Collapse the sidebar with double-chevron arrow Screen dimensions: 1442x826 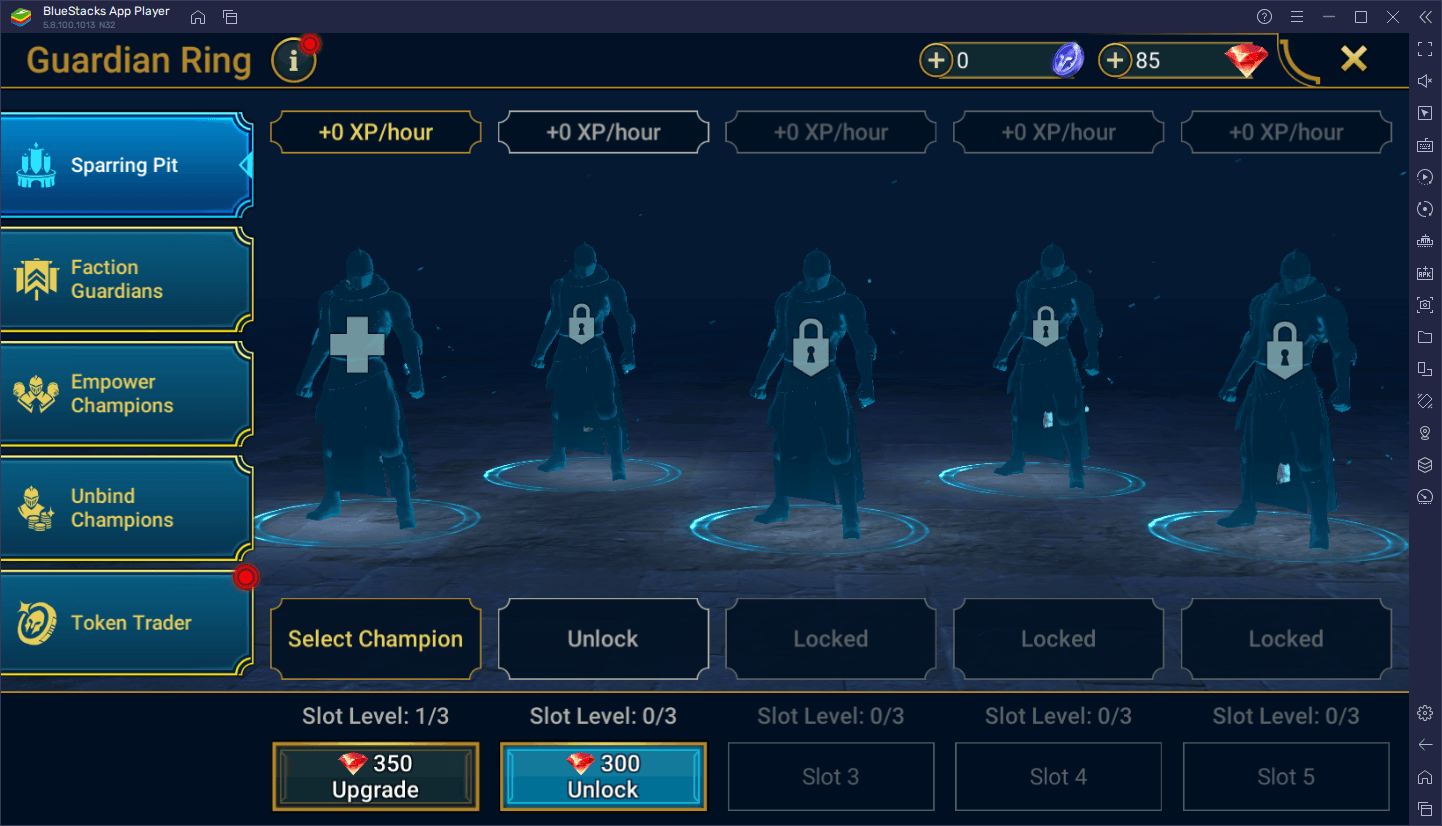(x=1425, y=16)
